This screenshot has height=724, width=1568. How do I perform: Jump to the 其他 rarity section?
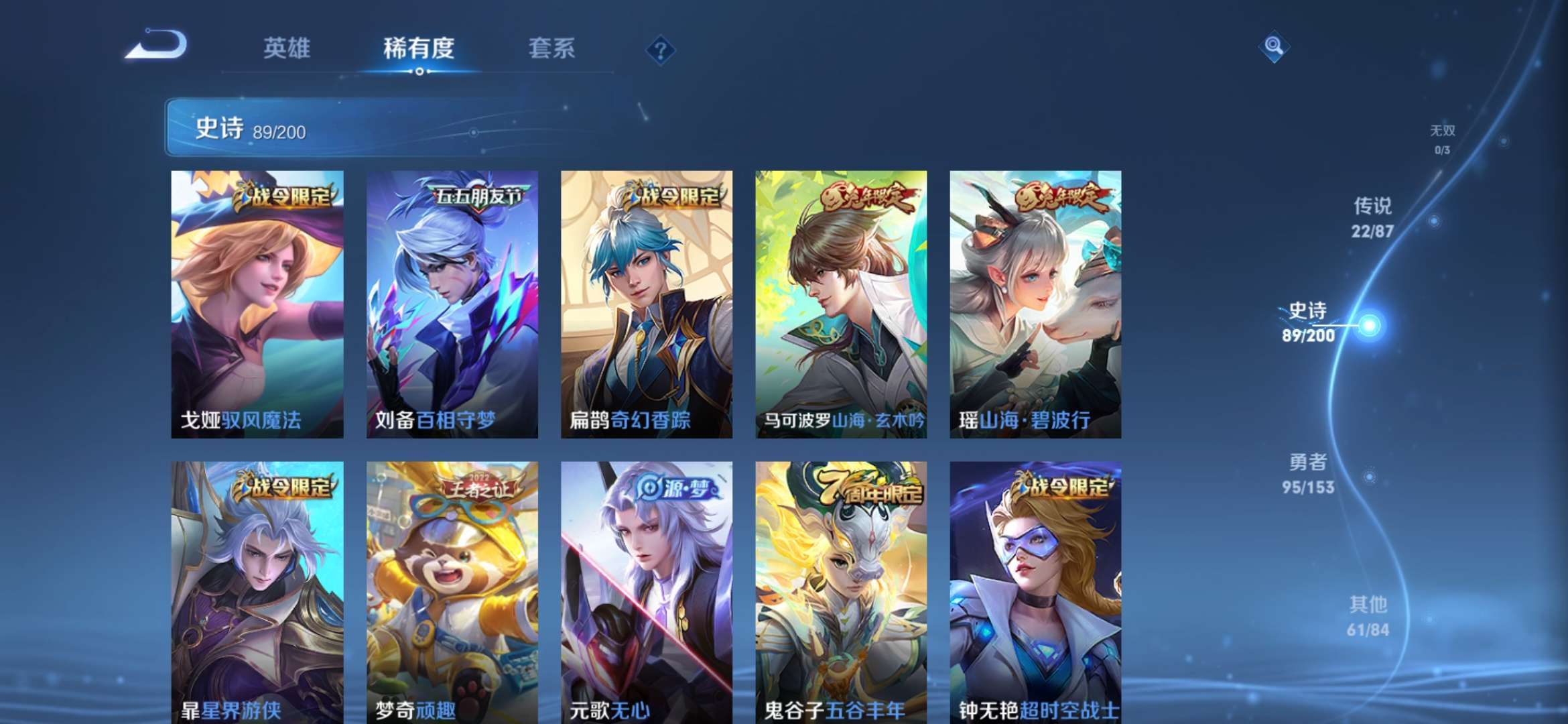click(x=1368, y=616)
